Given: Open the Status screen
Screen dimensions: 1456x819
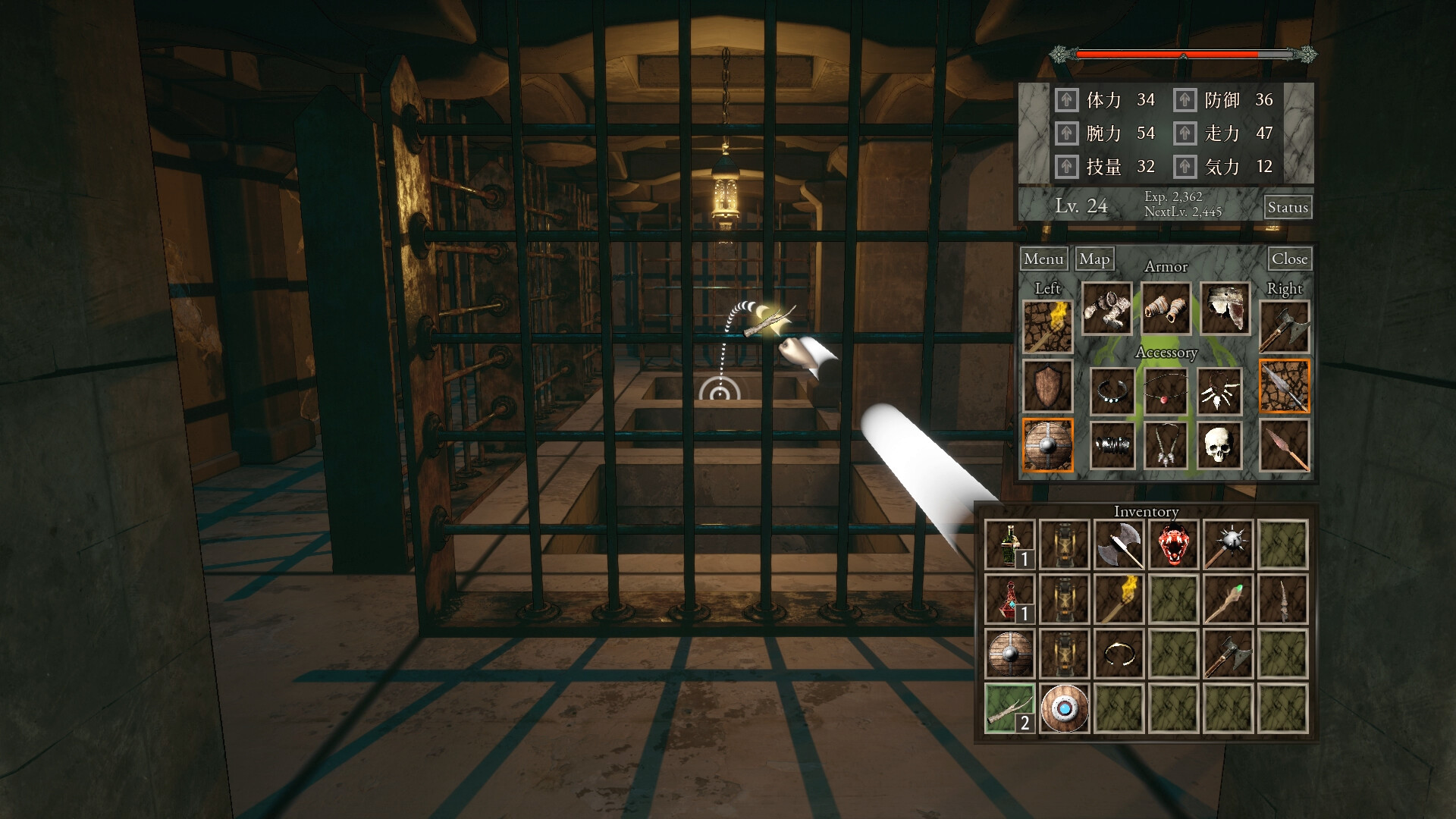Looking at the screenshot, I should pos(1288,207).
